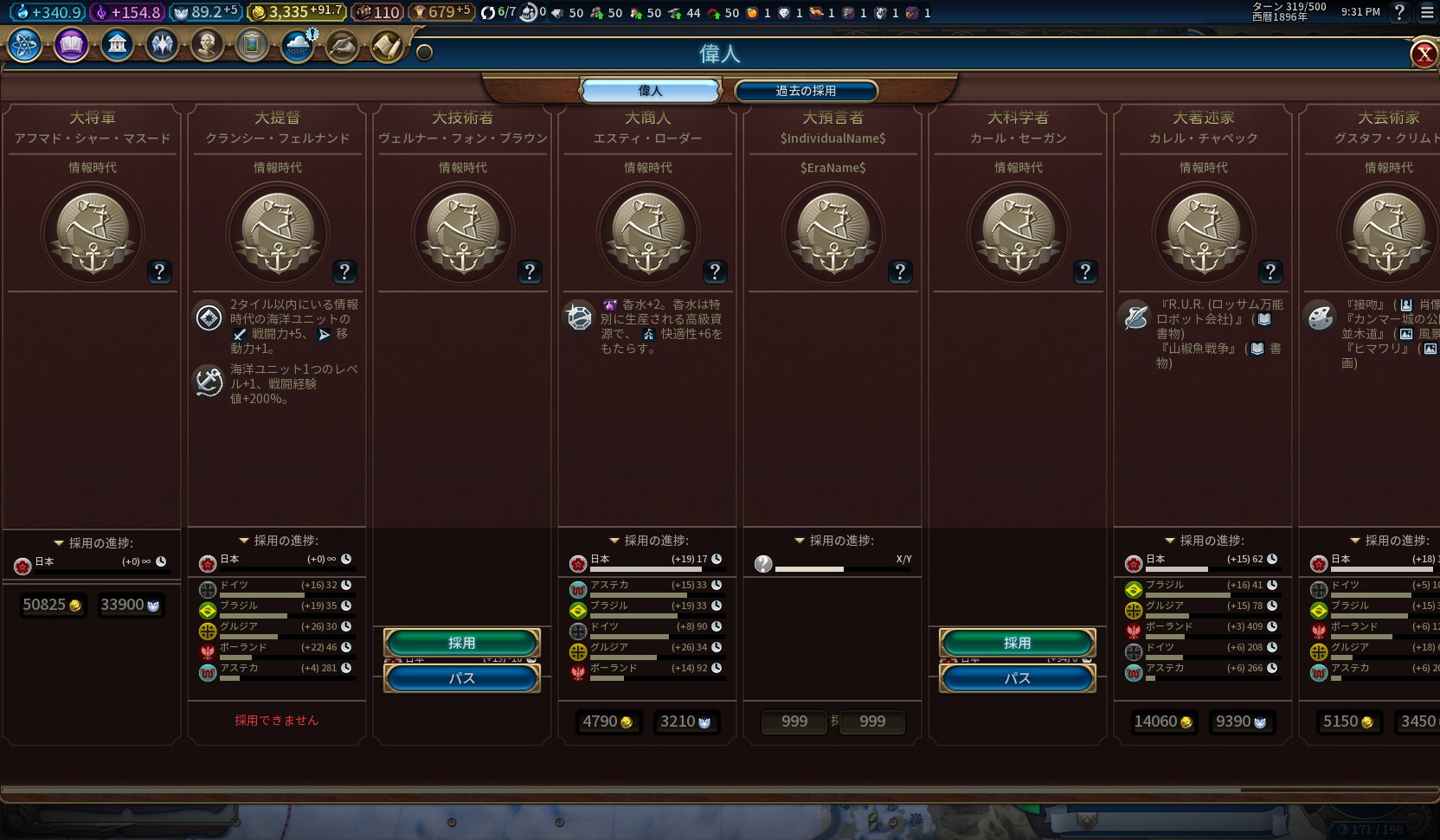Image resolution: width=1440 pixels, height=840 pixels.
Task: Patronize Great Merchant with 3210 faith
Action: click(x=685, y=721)
